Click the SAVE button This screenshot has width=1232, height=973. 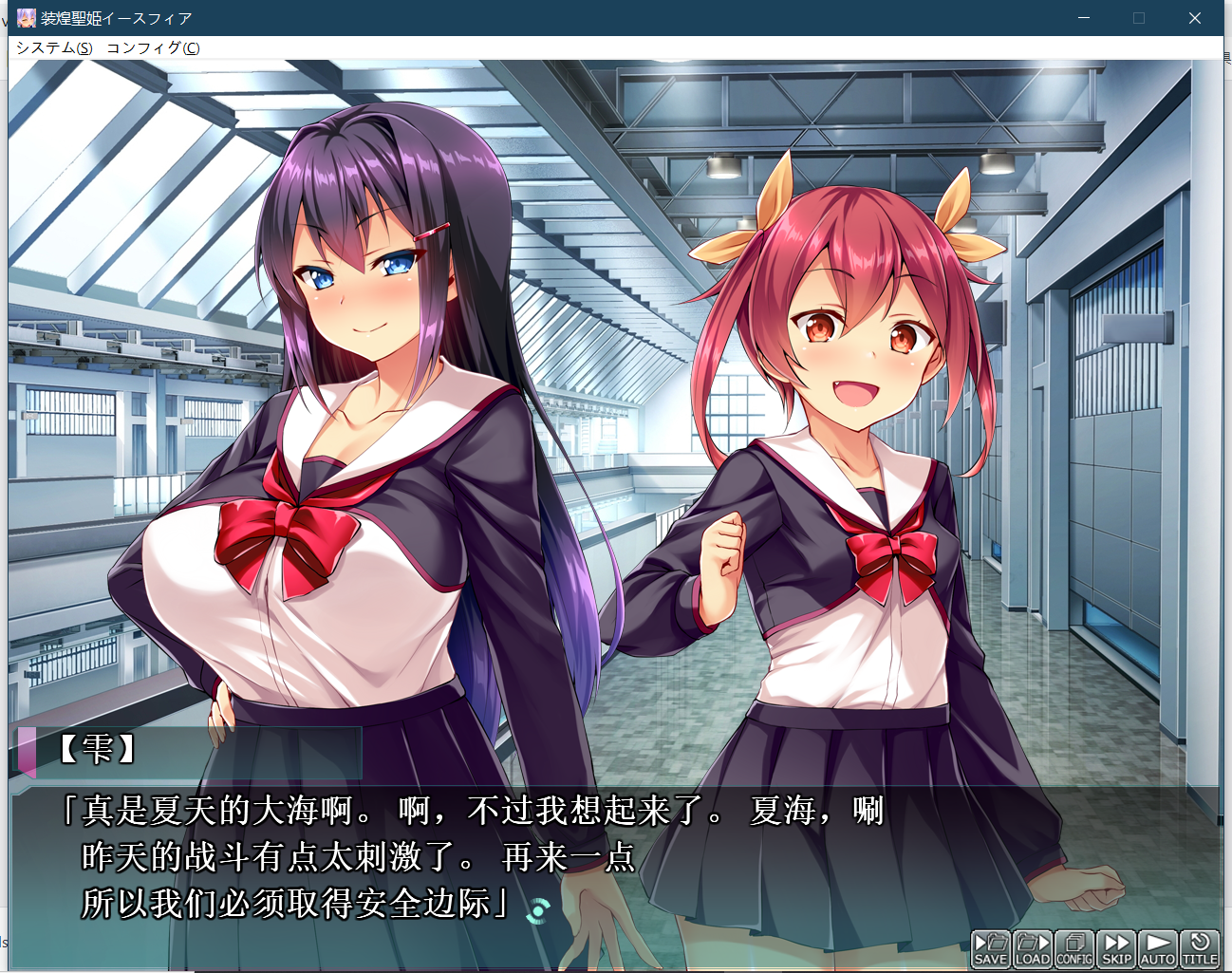[991, 948]
